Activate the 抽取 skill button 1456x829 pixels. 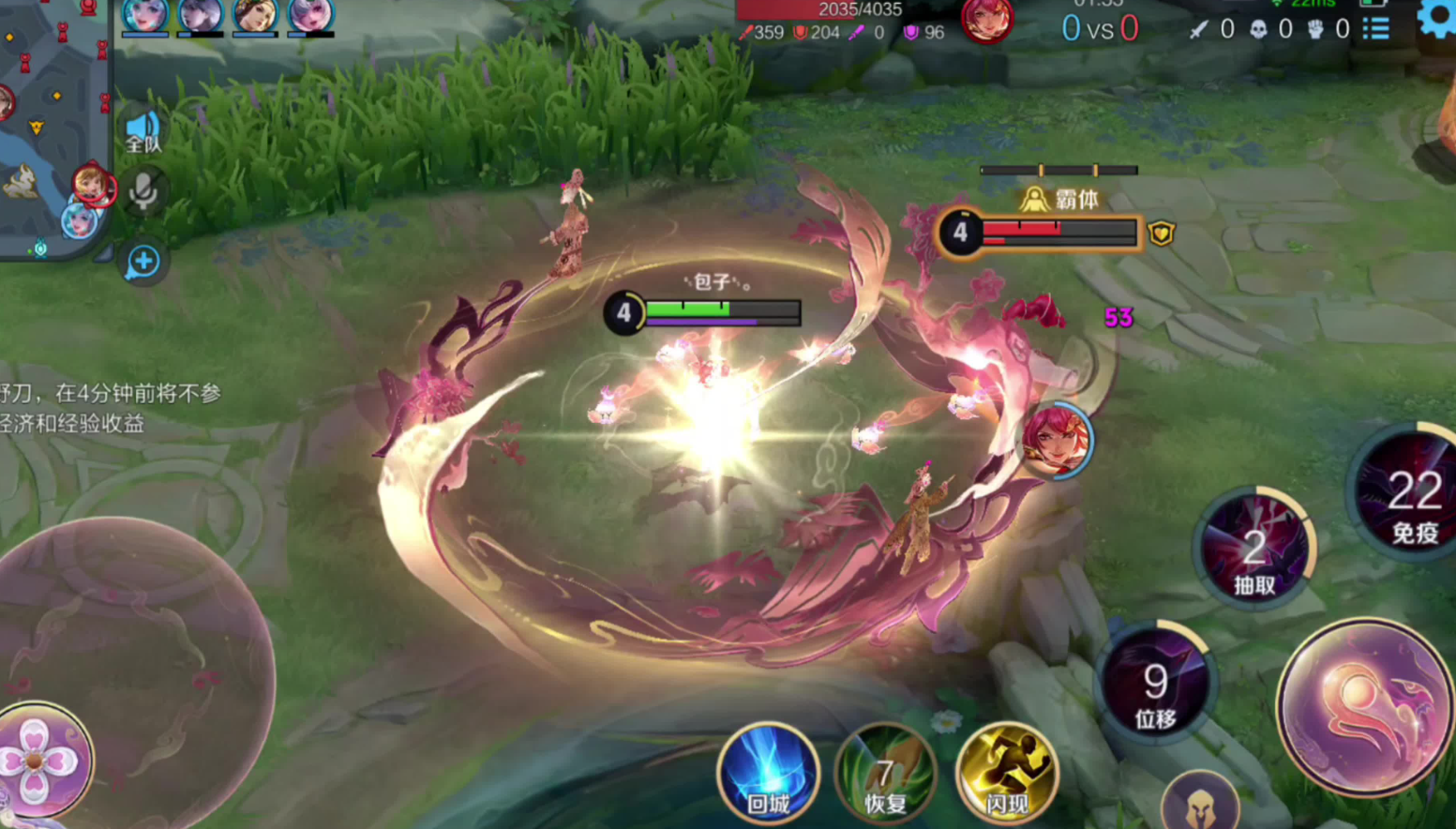pos(1254,550)
